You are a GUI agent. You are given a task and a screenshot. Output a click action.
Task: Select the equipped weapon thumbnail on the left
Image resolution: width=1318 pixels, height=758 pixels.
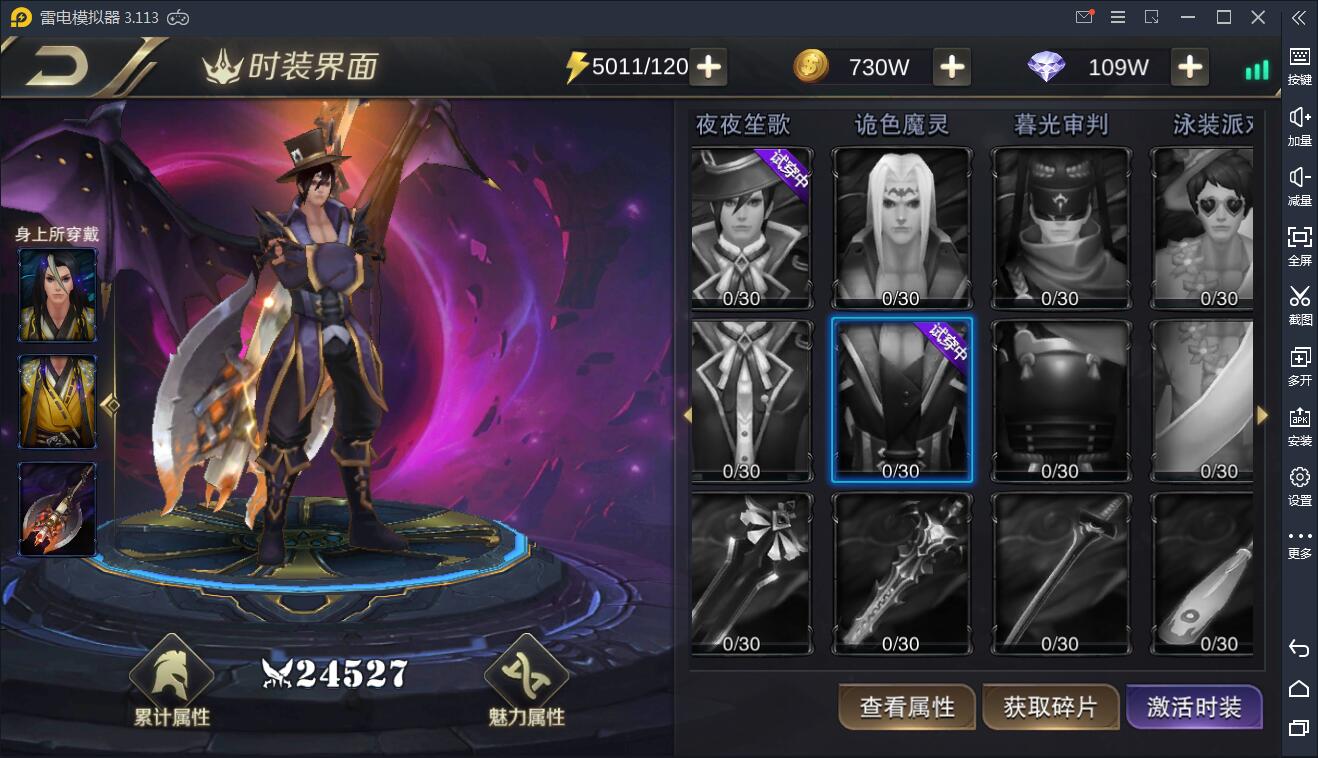click(x=57, y=510)
